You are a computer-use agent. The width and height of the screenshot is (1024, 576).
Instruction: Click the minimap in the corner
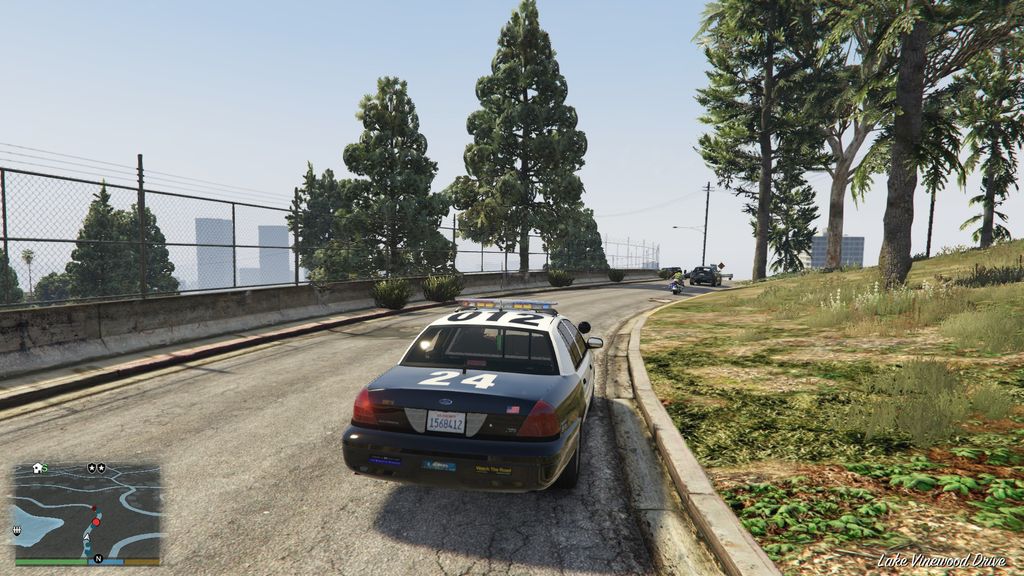(x=87, y=513)
